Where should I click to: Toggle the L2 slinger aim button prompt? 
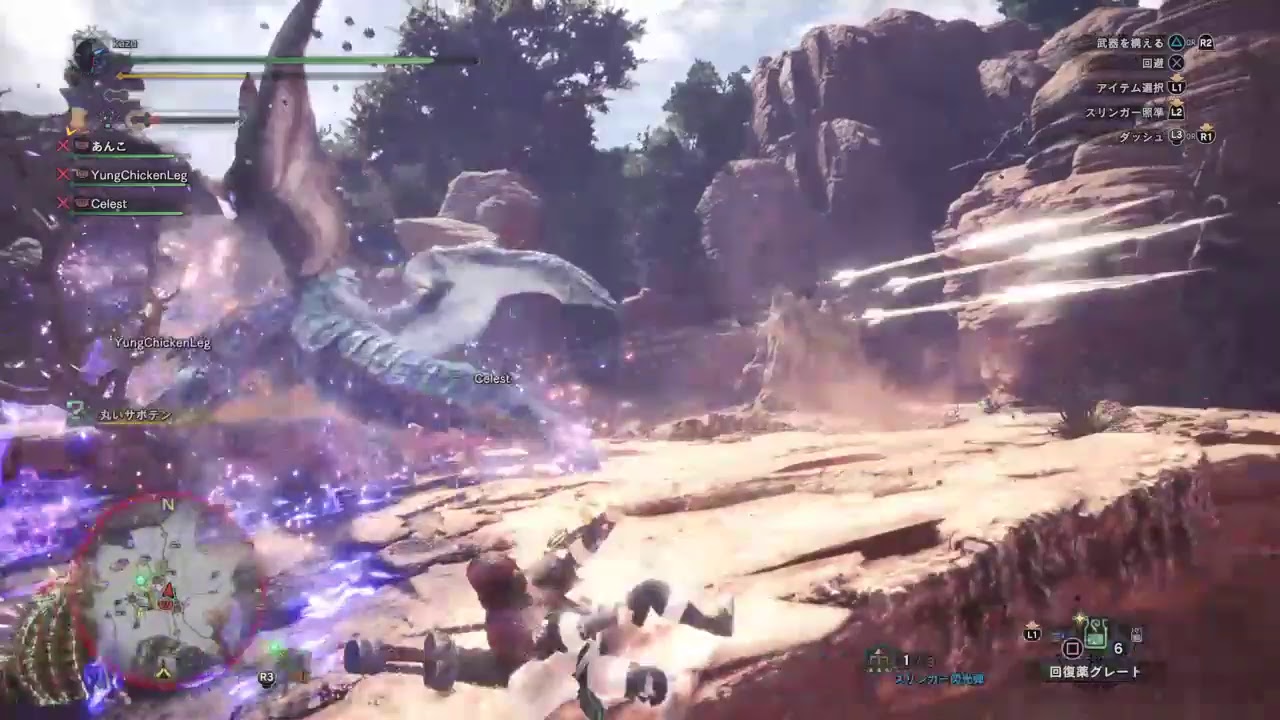(x=1176, y=110)
